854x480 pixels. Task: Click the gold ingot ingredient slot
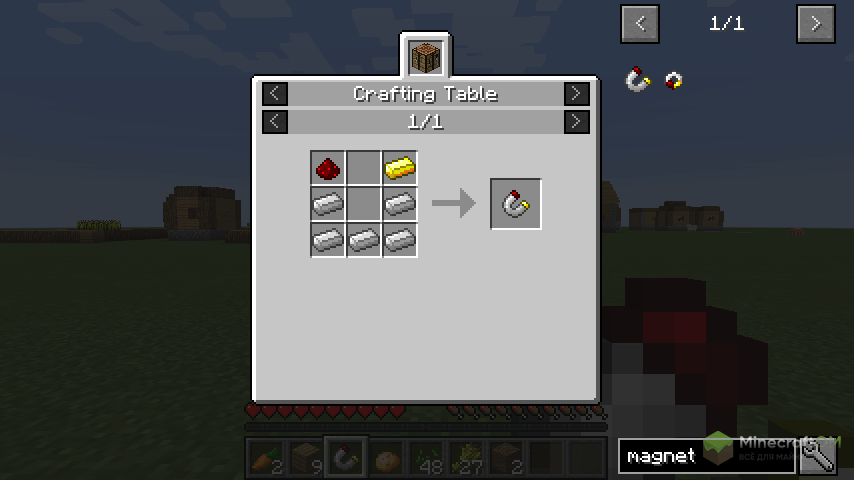pos(399,168)
